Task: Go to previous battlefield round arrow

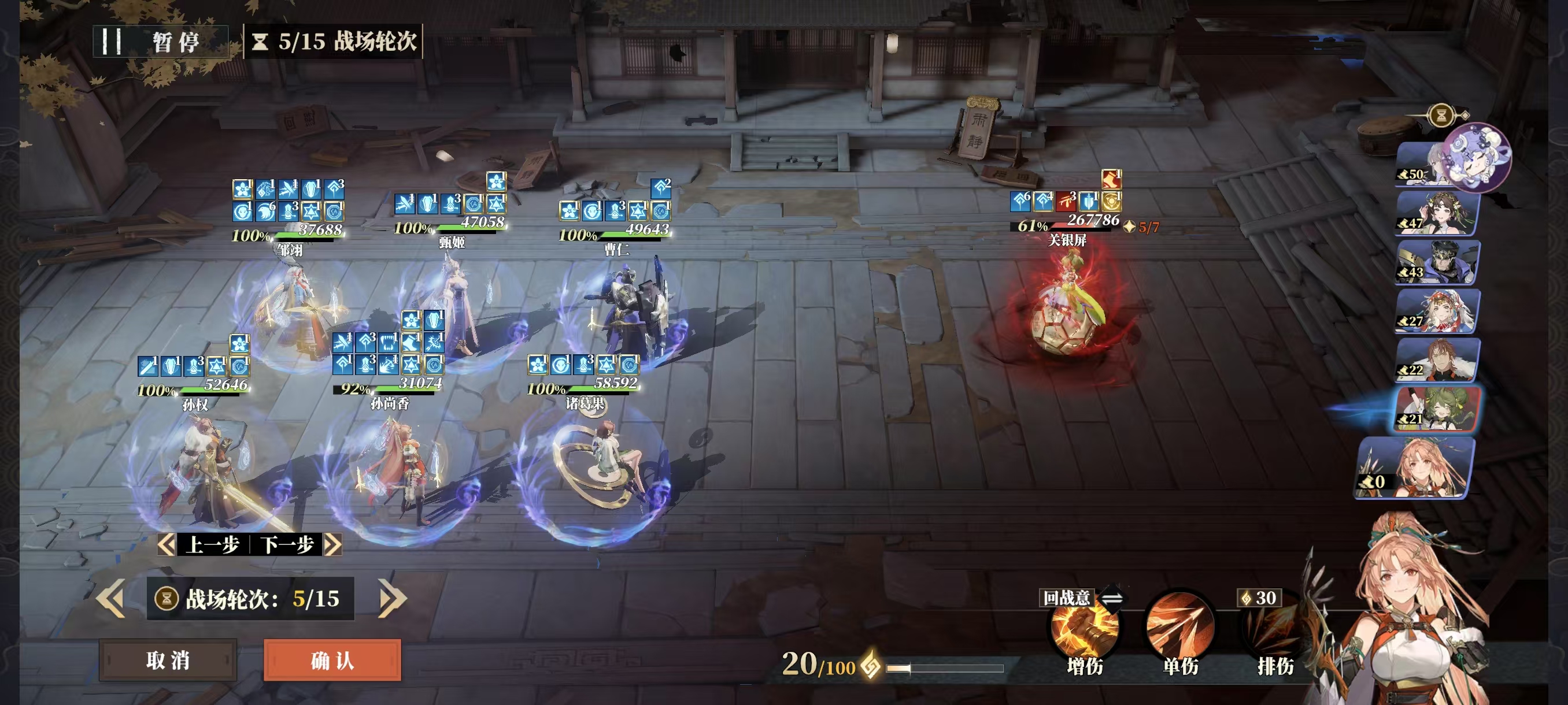Action: point(112,599)
